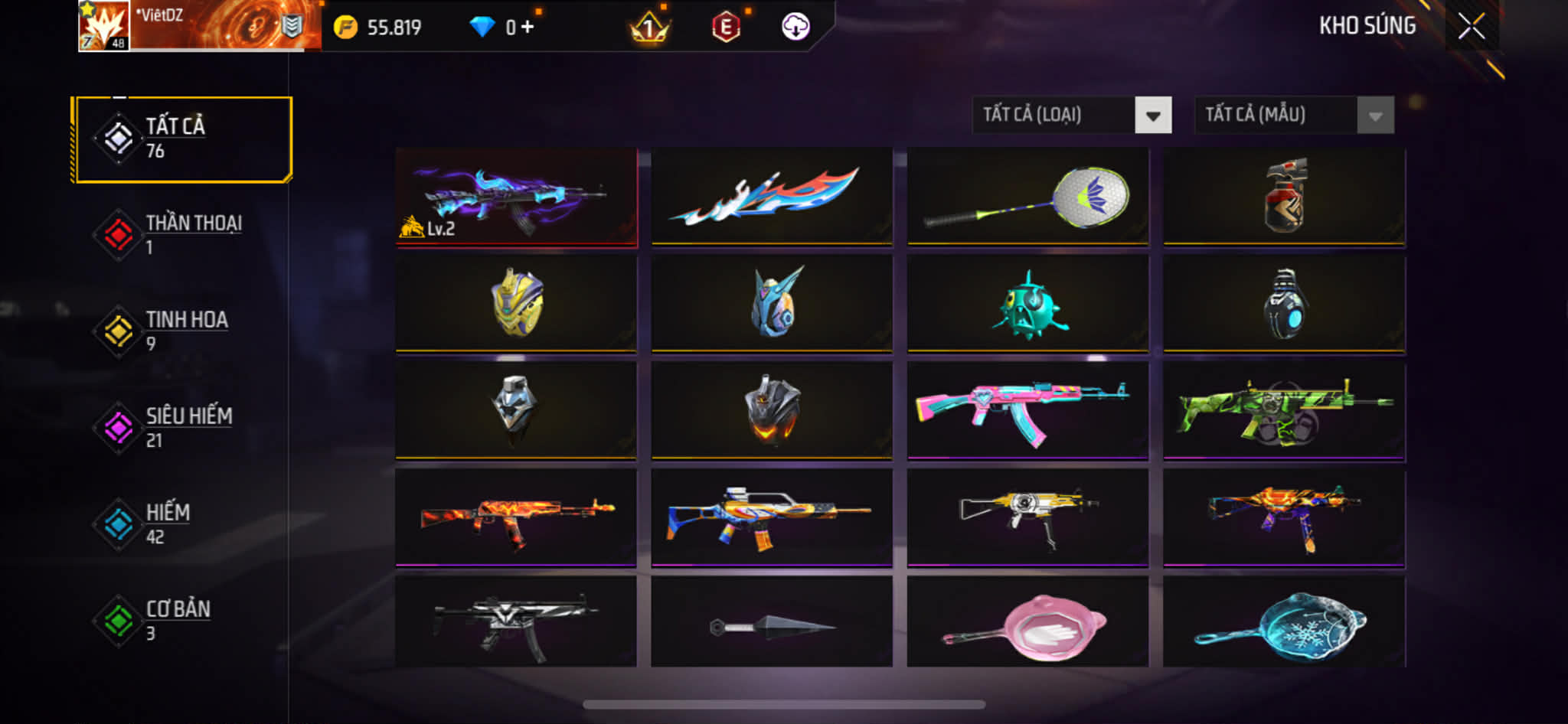The image size is (1568, 724).
Task: Choose the green camo rifle skin
Action: tap(1284, 411)
